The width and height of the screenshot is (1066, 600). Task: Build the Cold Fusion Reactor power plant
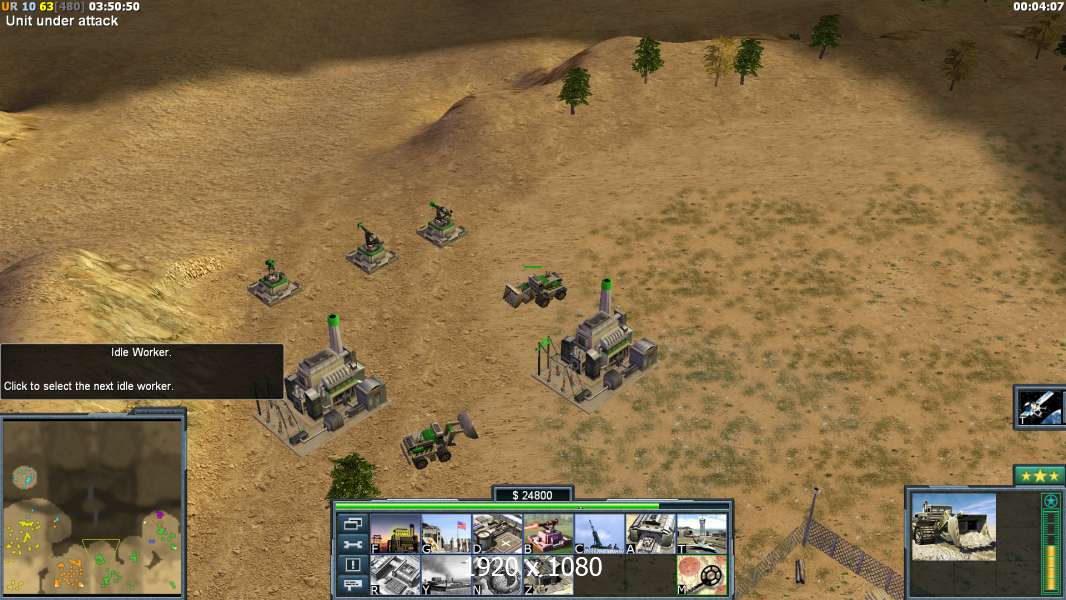pos(395,534)
